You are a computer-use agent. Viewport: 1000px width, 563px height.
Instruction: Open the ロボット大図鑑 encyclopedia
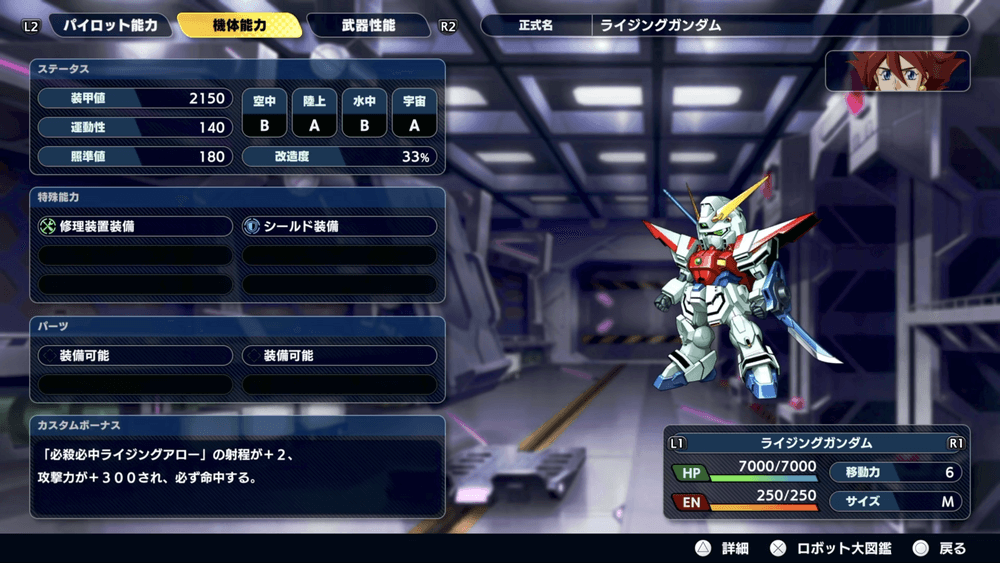(832, 548)
